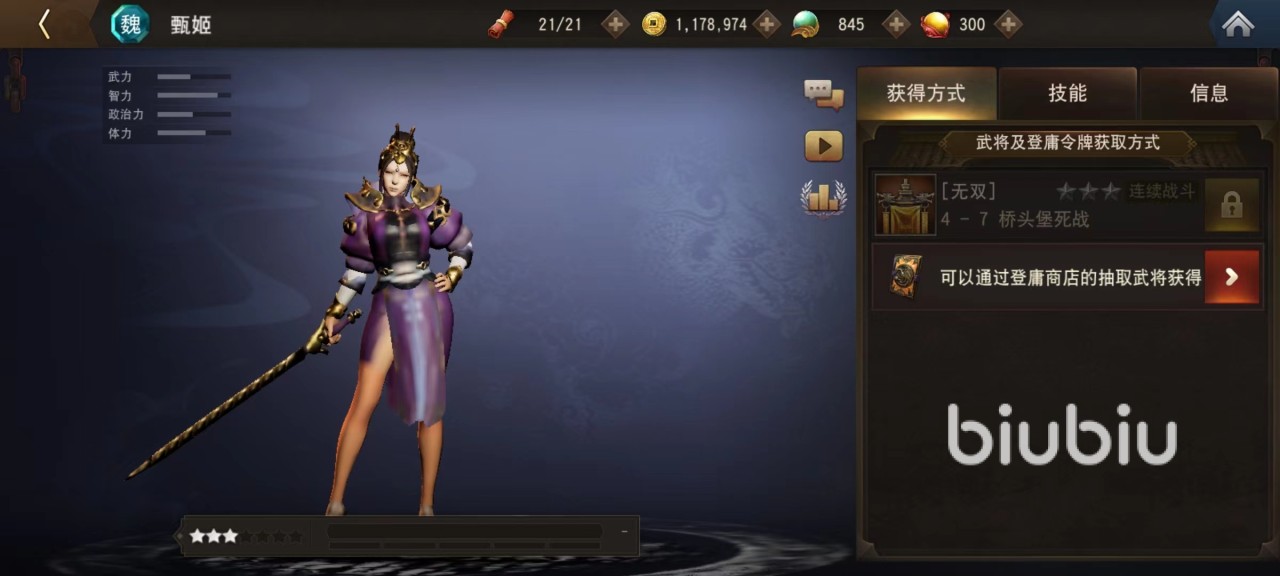
Task: Open the chat bubbles icon
Action: click(x=823, y=95)
